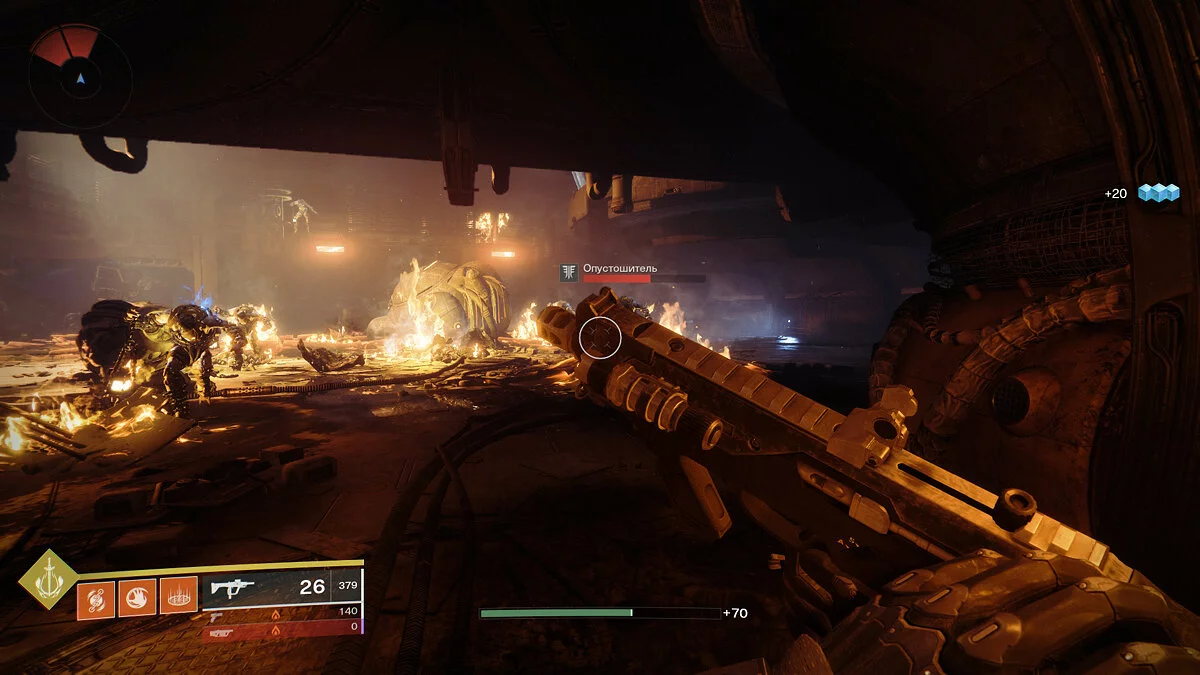The height and width of the screenshot is (675, 1200).
Task: Activate the flaming sword super ability diamond
Action: pyautogui.click(x=48, y=579)
